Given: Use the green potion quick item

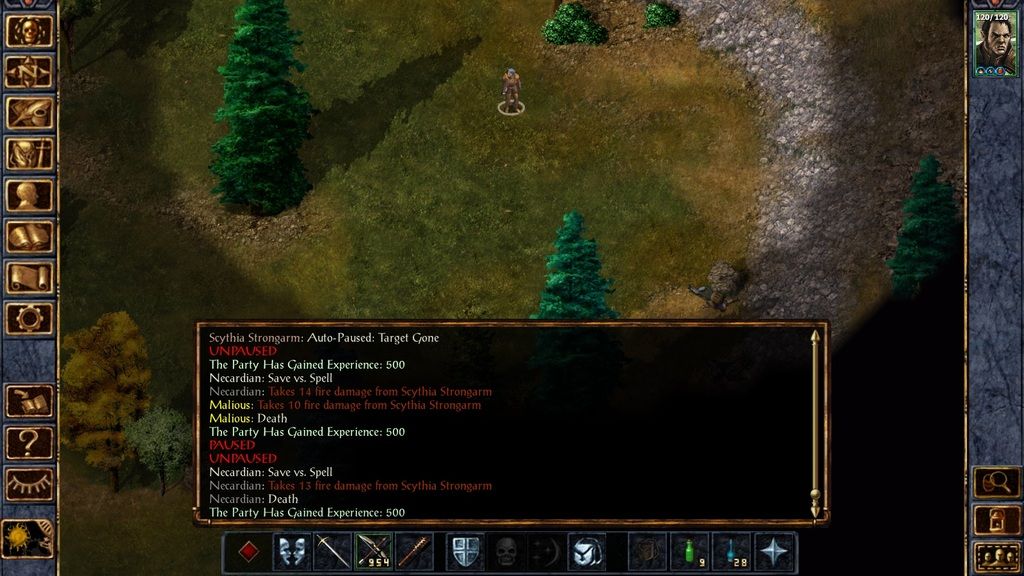Looking at the screenshot, I should (x=688, y=552).
